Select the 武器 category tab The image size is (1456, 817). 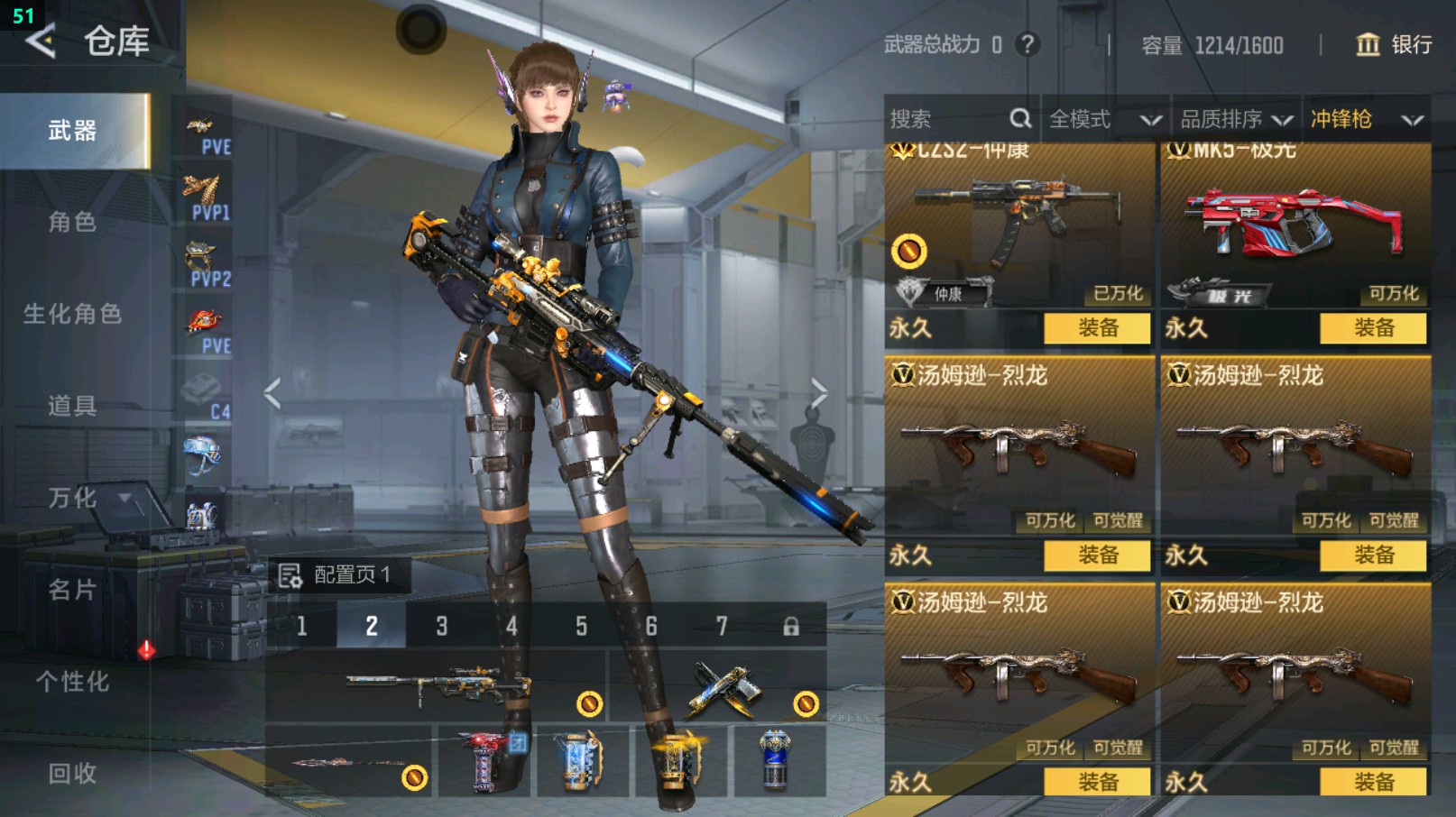tap(74, 131)
